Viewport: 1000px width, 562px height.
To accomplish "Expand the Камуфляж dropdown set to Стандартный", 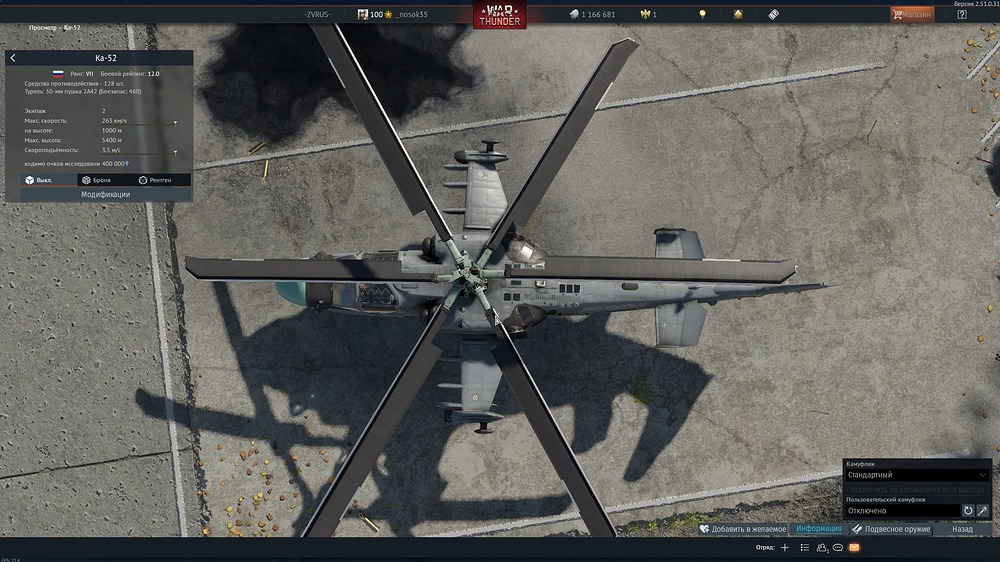I will 916,475.
